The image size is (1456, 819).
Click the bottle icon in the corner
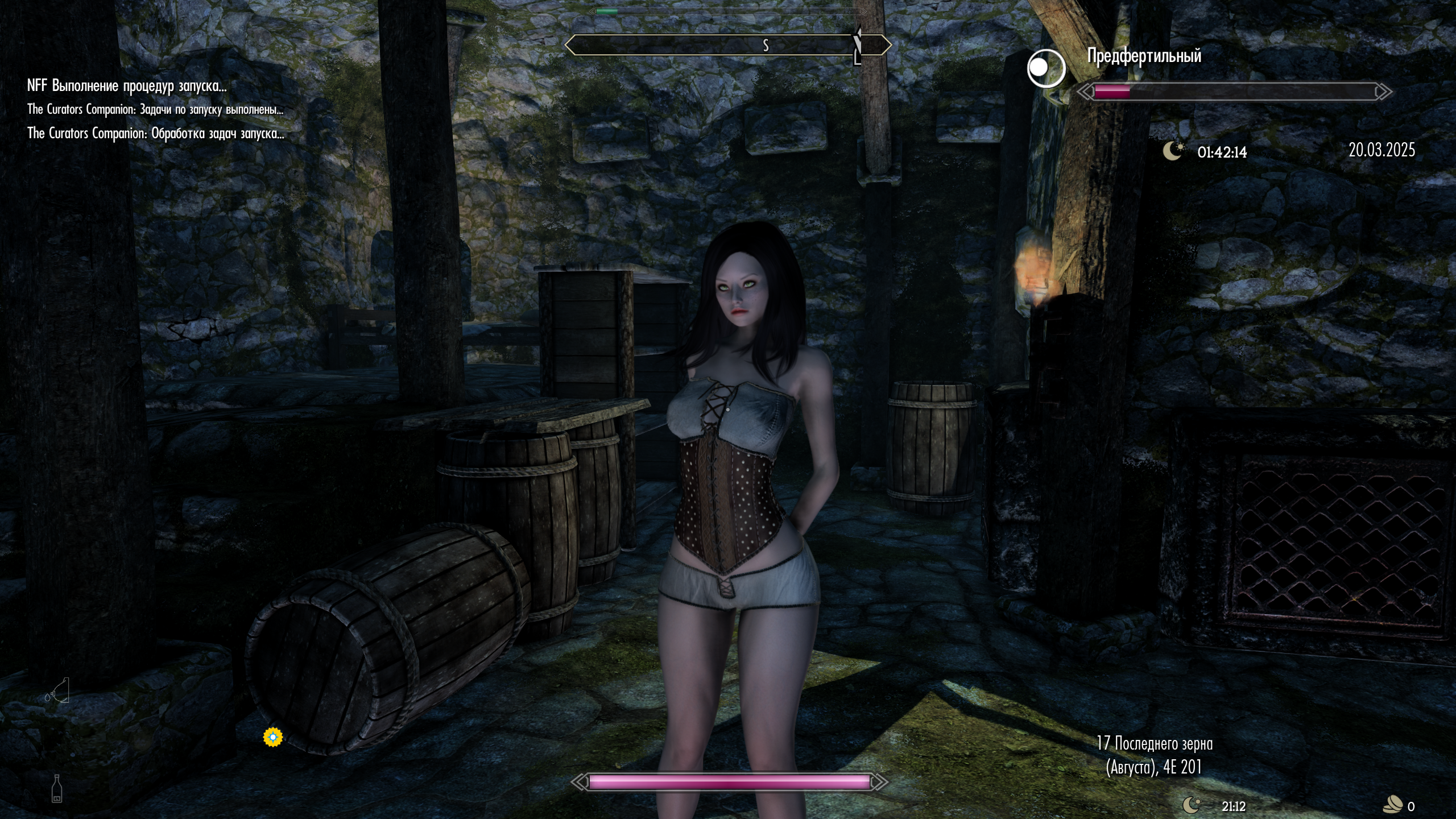(57, 788)
